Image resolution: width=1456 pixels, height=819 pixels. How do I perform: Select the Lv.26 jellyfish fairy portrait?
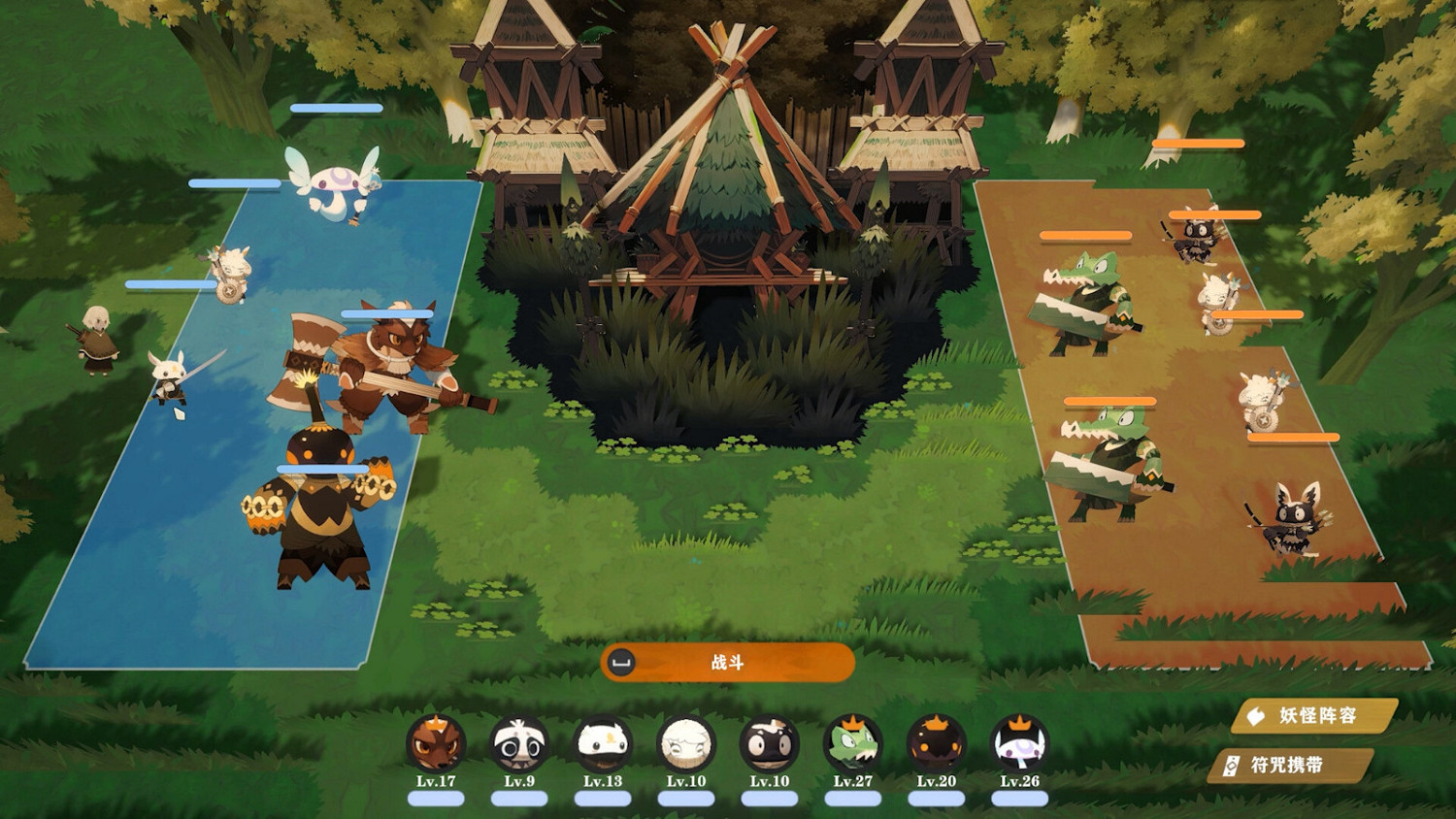(x=1019, y=747)
